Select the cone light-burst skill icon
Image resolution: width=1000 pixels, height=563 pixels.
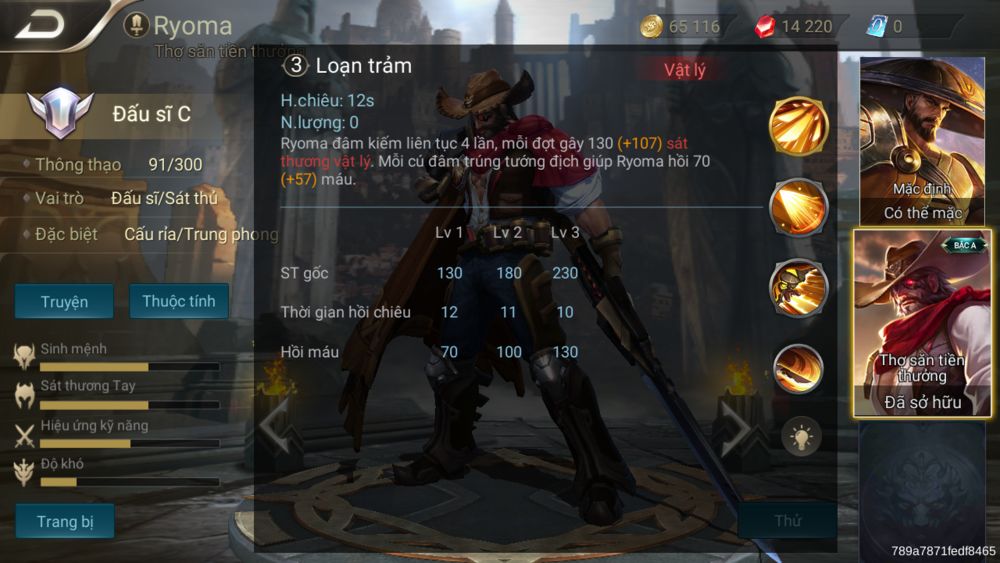click(x=799, y=206)
